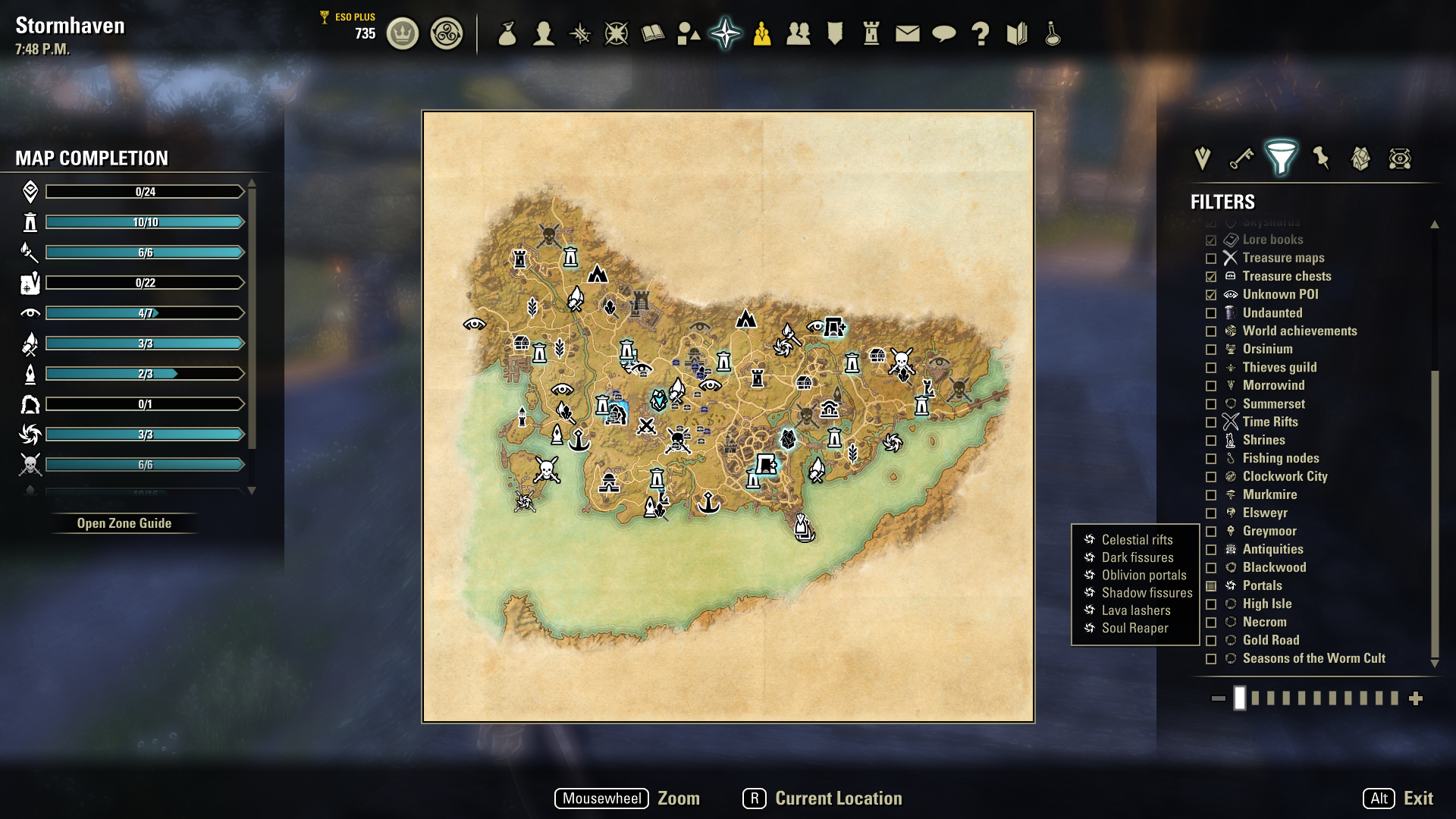Open the Character menu
Image resolution: width=1456 pixels, height=819 pixels.
(543, 33)
